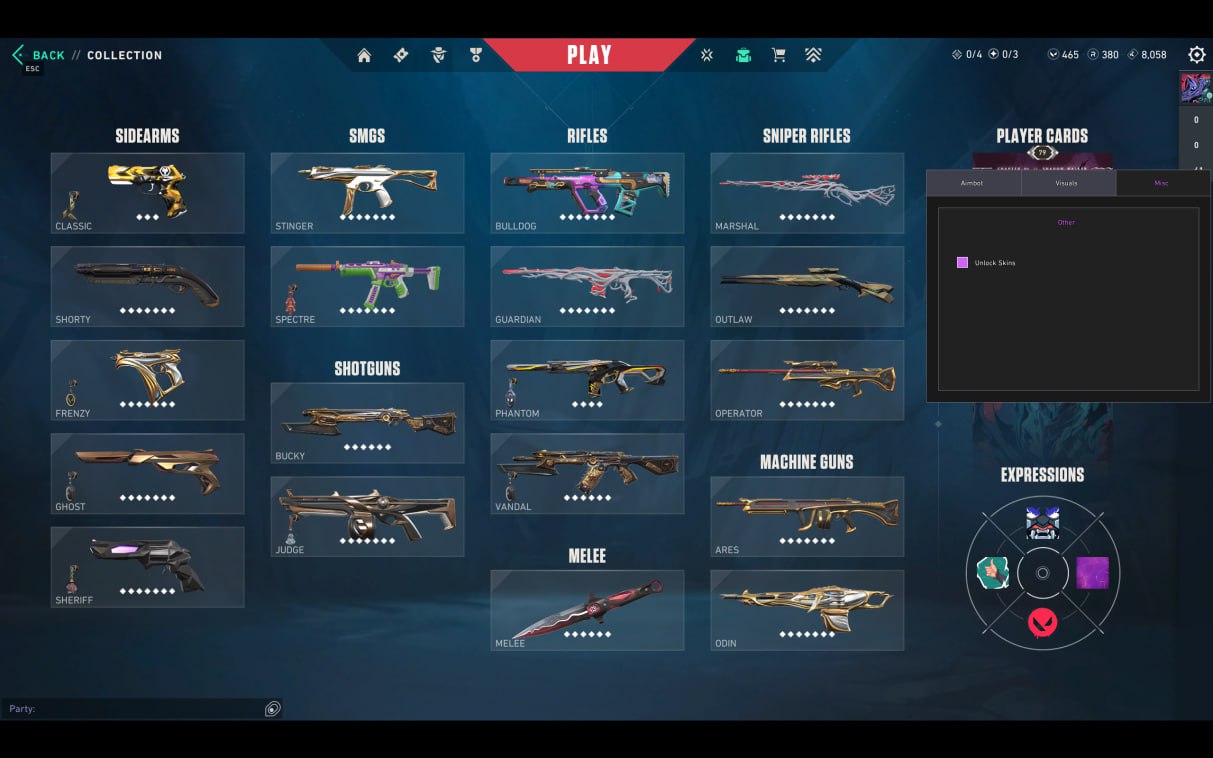Viewport: 1213px width, 758px height.
Task: Open the Vandal skin tile
Action: point(587,473)
